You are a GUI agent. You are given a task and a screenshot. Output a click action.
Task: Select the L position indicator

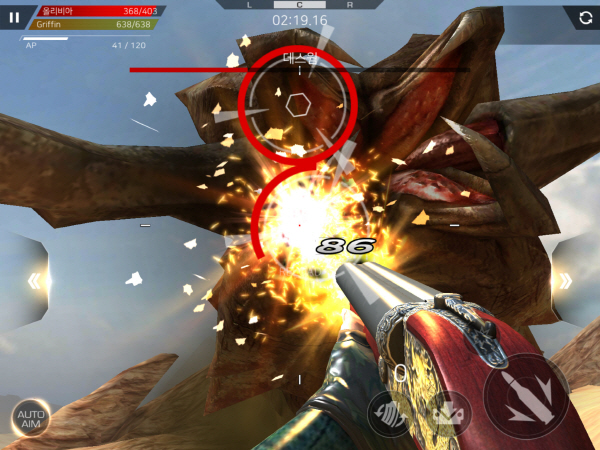(250, 5)
